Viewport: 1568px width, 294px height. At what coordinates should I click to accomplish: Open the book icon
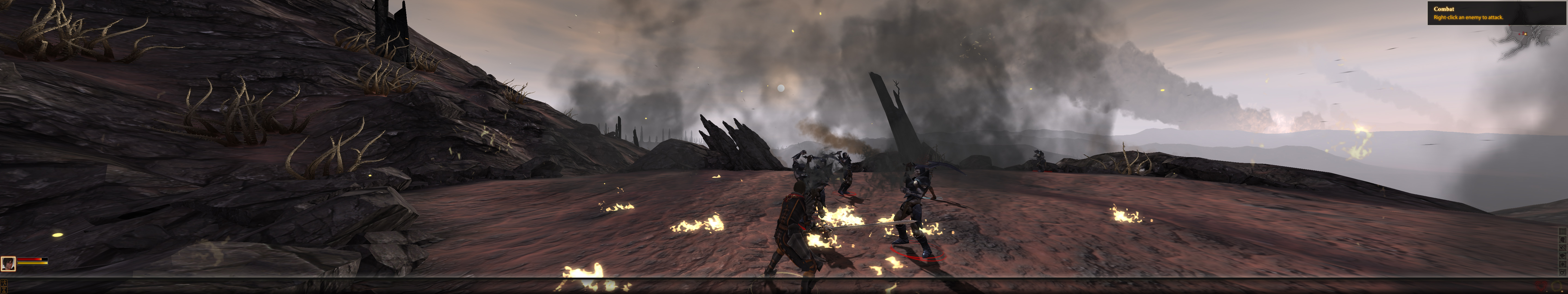click(1563, 256)
